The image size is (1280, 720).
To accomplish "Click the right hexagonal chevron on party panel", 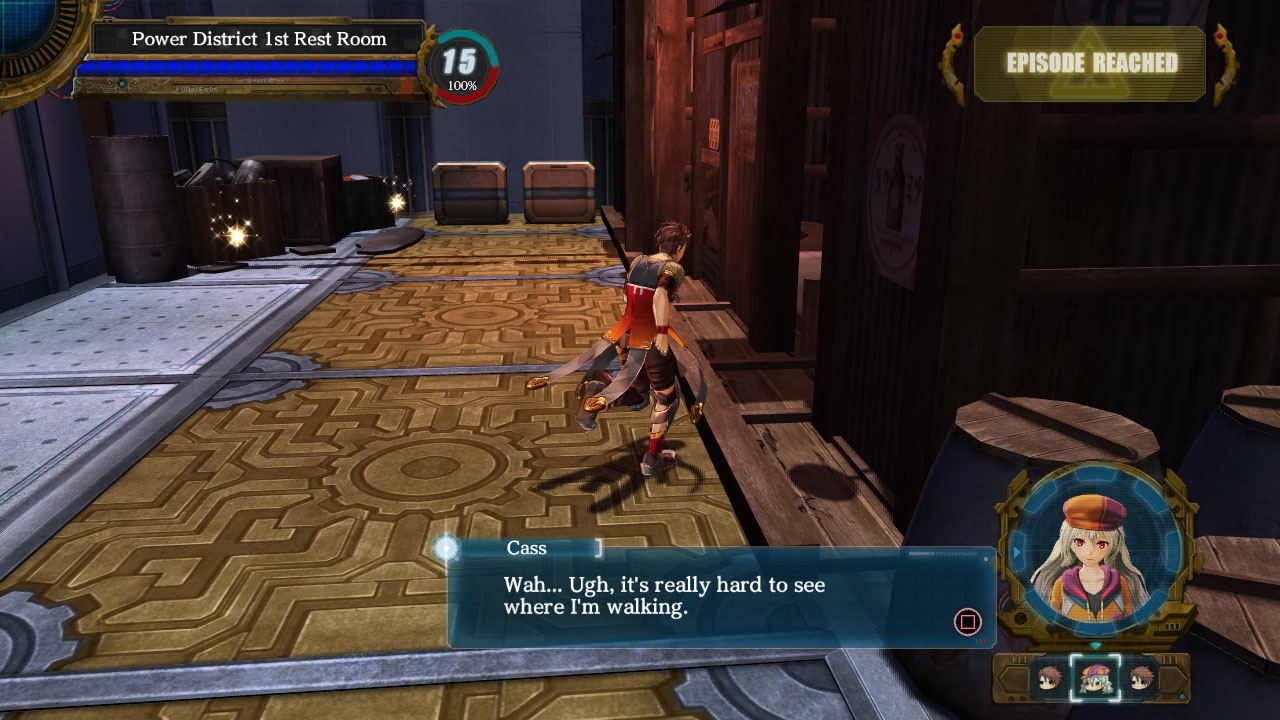I will (x=1172, y=677).
